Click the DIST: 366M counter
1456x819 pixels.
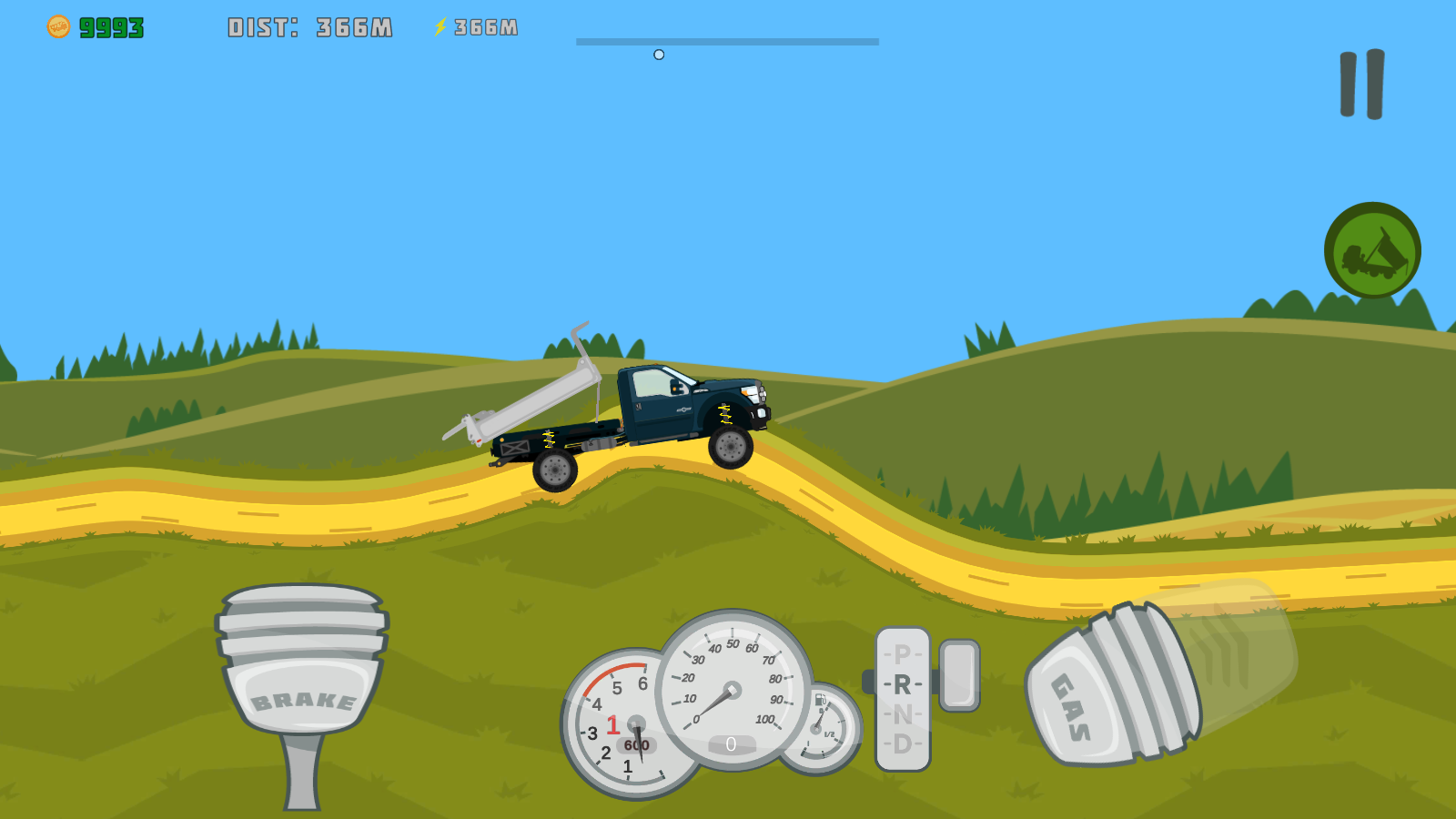(310, 26)
